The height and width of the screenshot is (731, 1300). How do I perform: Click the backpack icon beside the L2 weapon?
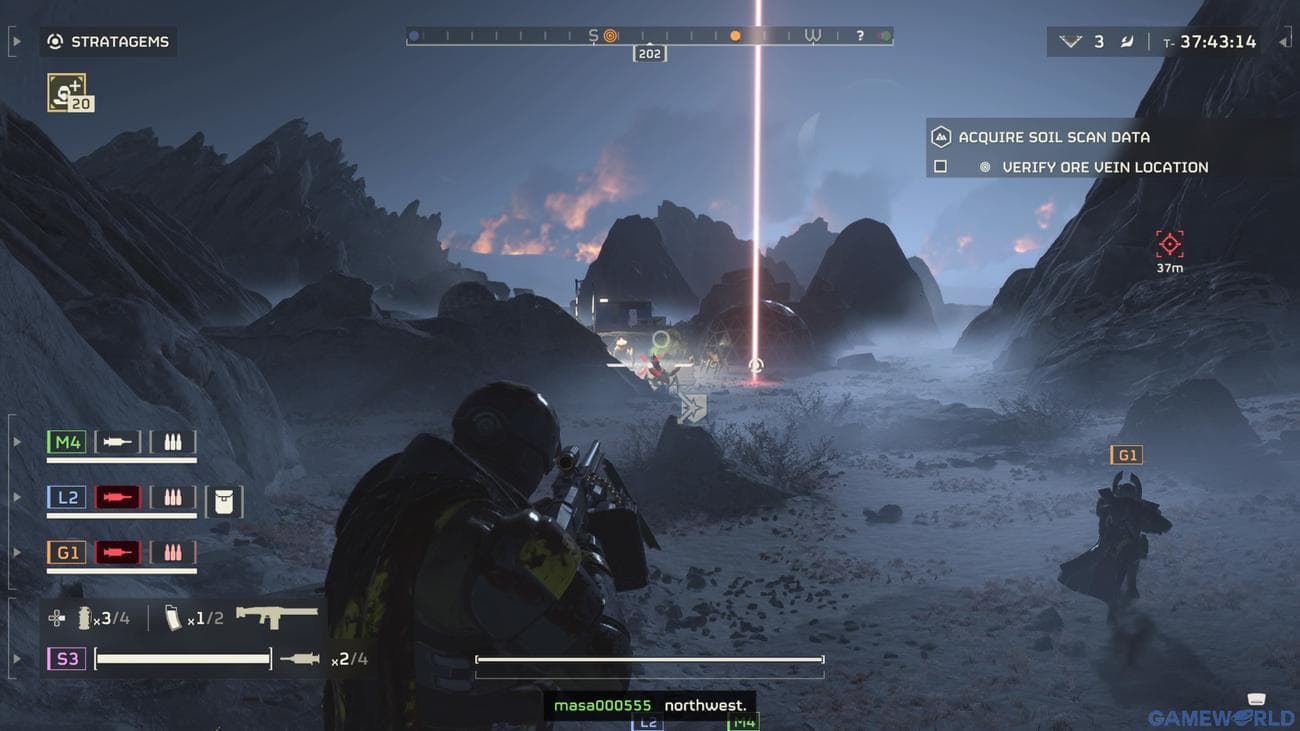click(x=224, y=501)
